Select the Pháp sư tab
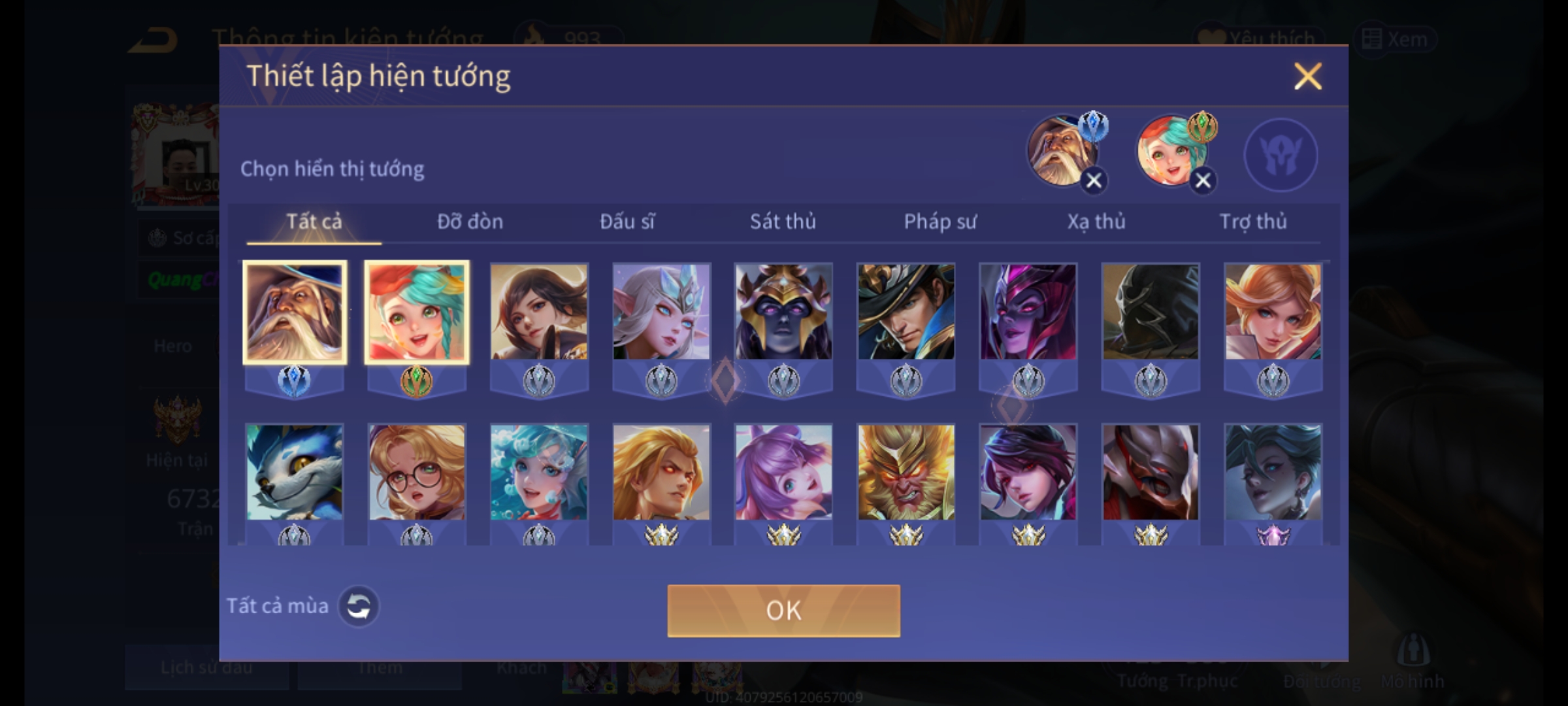The image size is (1568, 706). [939, 222]
